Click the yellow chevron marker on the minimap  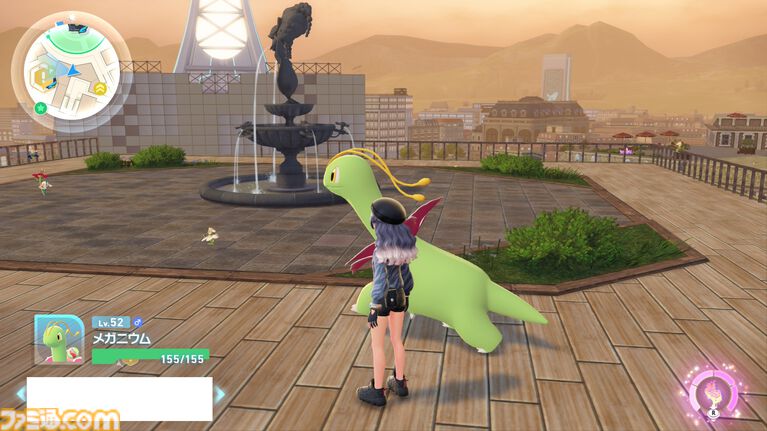101,88
